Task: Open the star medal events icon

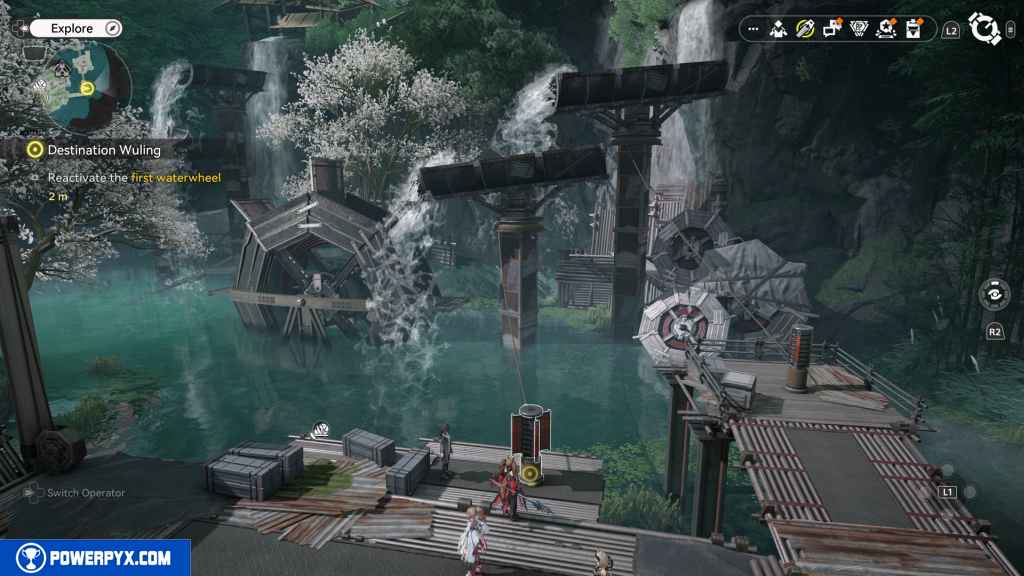Action: [885, 29]
